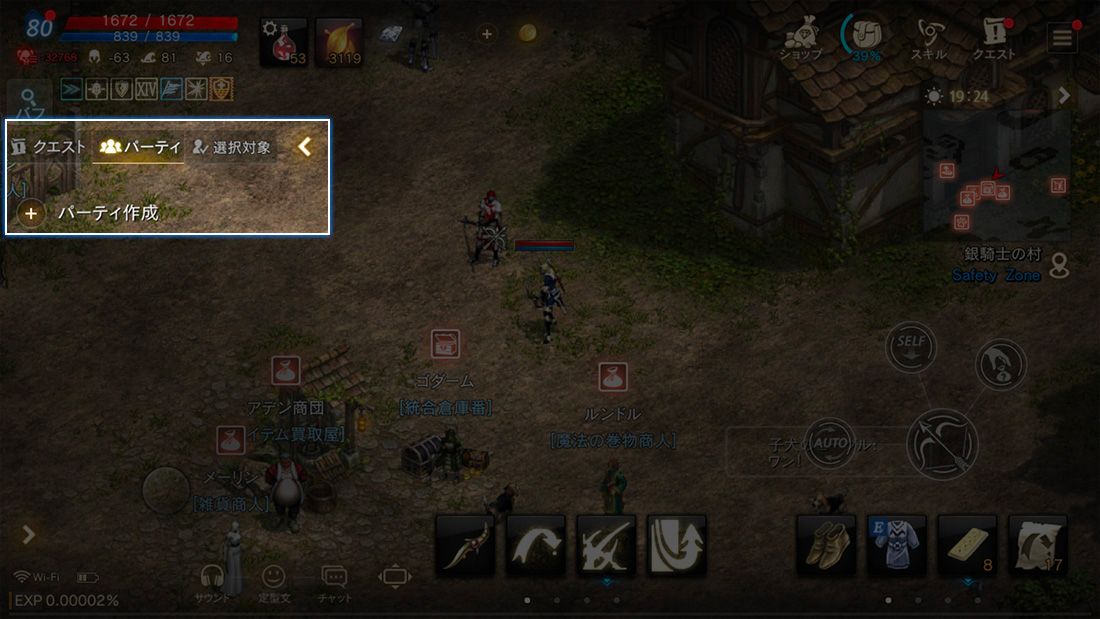Screen dimensions: 1100x619
Task: Open the 選択対象 tab
Action: (231, 147)
